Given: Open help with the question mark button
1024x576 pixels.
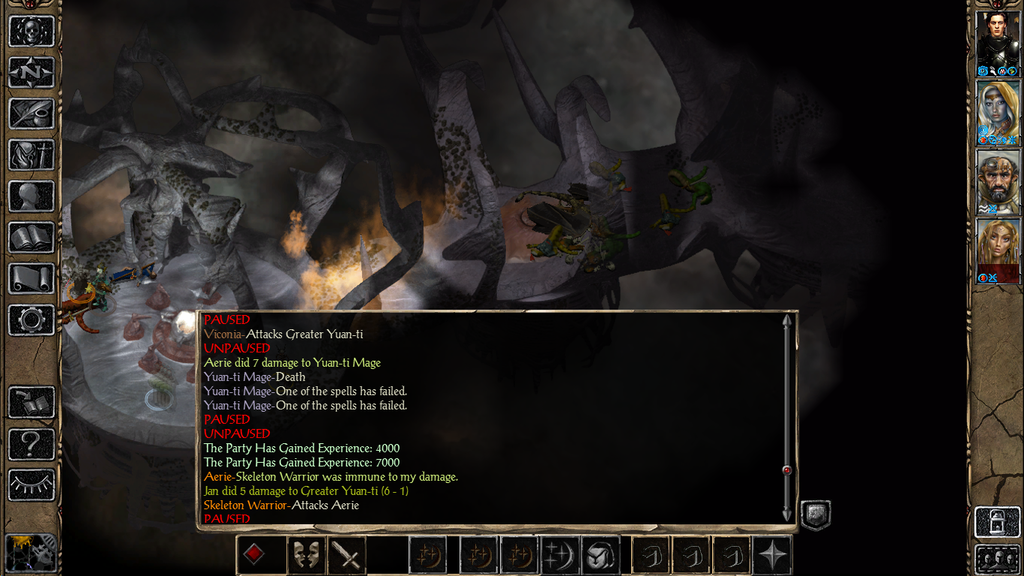Looking at the screenshot, I should coord(31,443).
